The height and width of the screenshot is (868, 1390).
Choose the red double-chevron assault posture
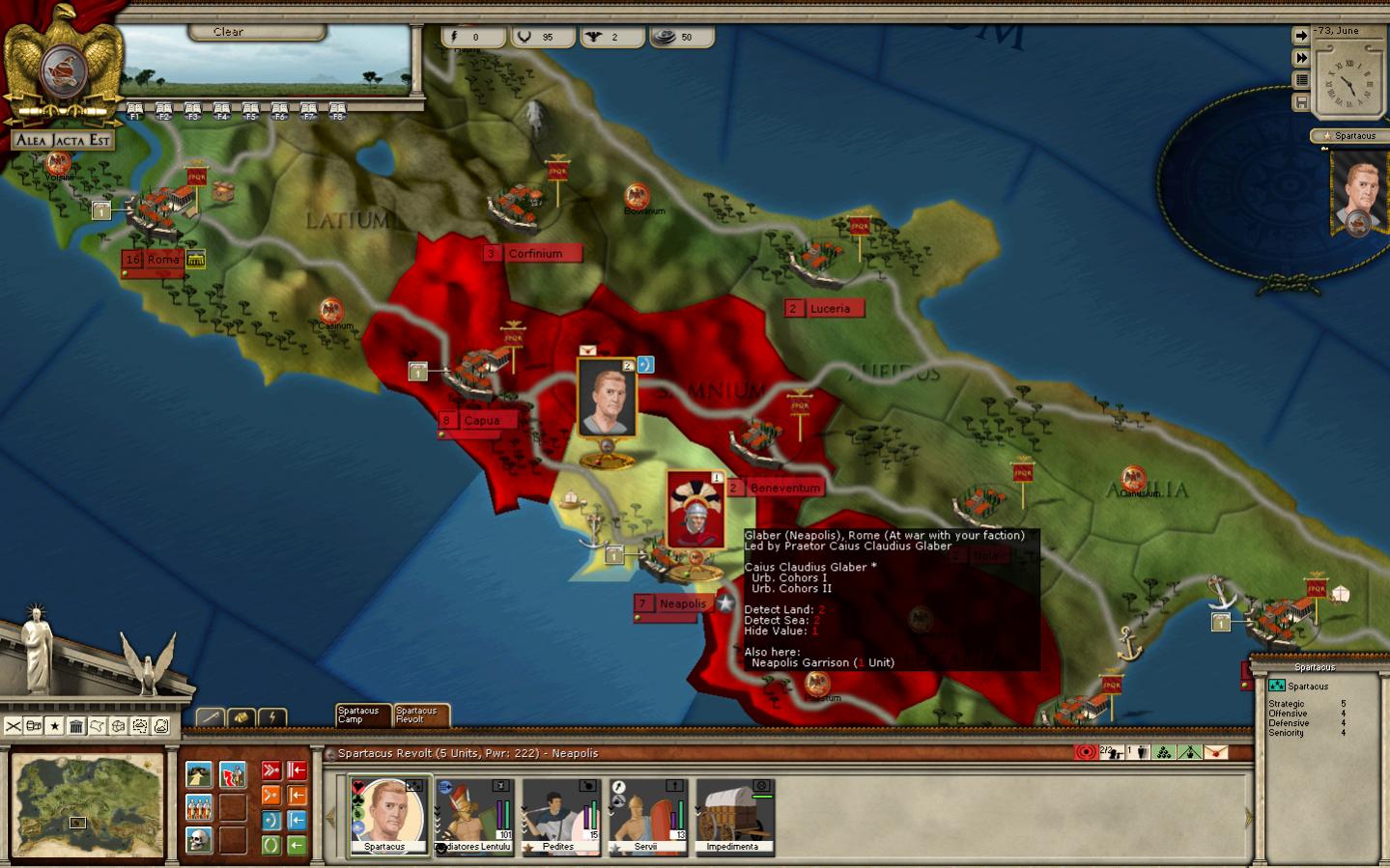pos(270,770)
